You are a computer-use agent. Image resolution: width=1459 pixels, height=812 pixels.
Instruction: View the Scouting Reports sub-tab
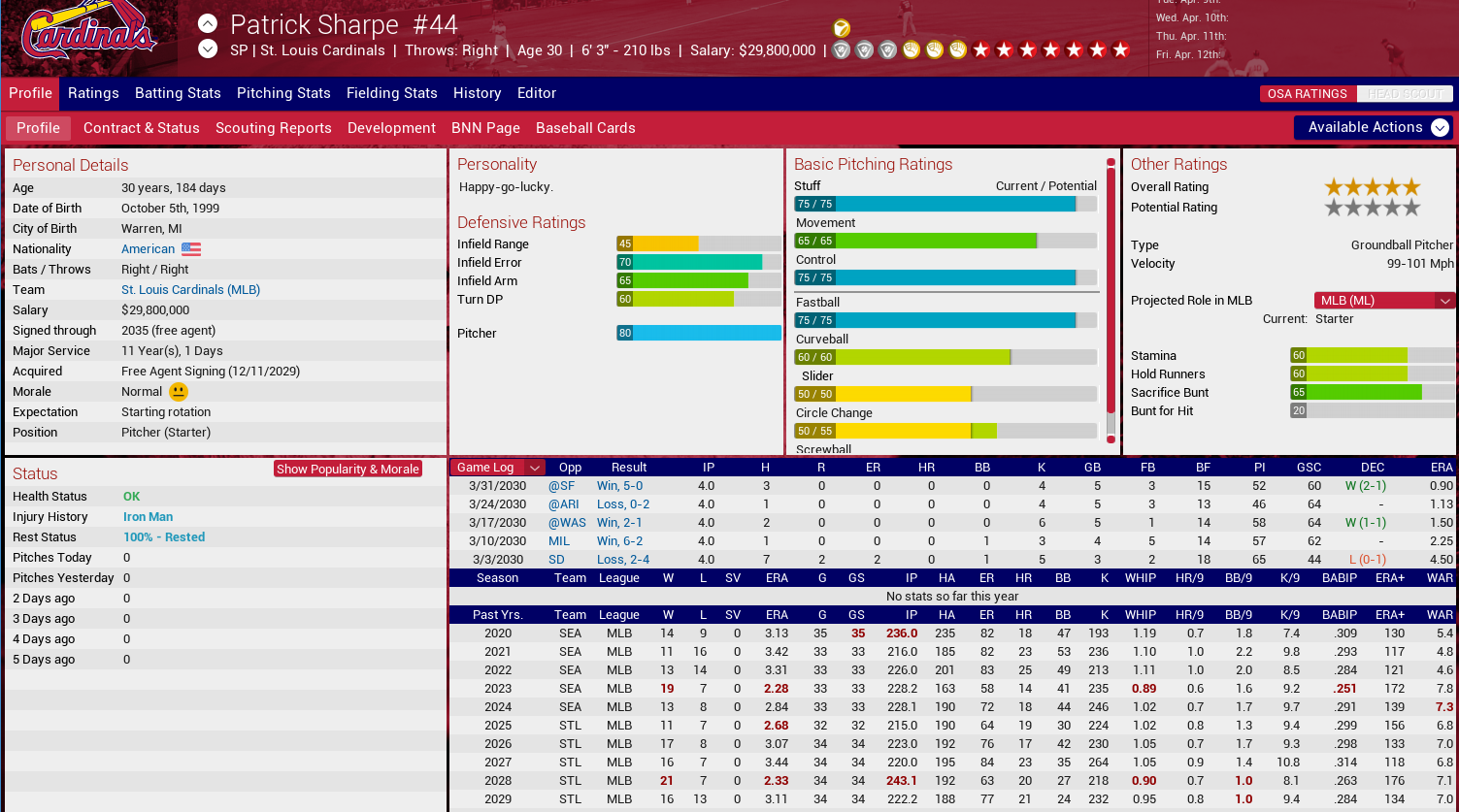tap(274, 128)
